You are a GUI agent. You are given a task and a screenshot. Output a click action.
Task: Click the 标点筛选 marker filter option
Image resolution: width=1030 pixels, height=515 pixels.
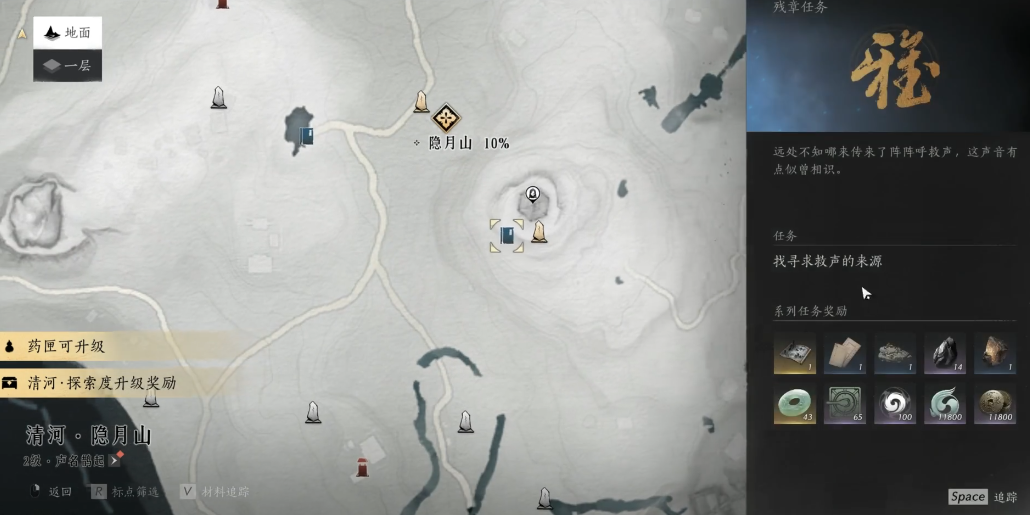pos(126,492)
